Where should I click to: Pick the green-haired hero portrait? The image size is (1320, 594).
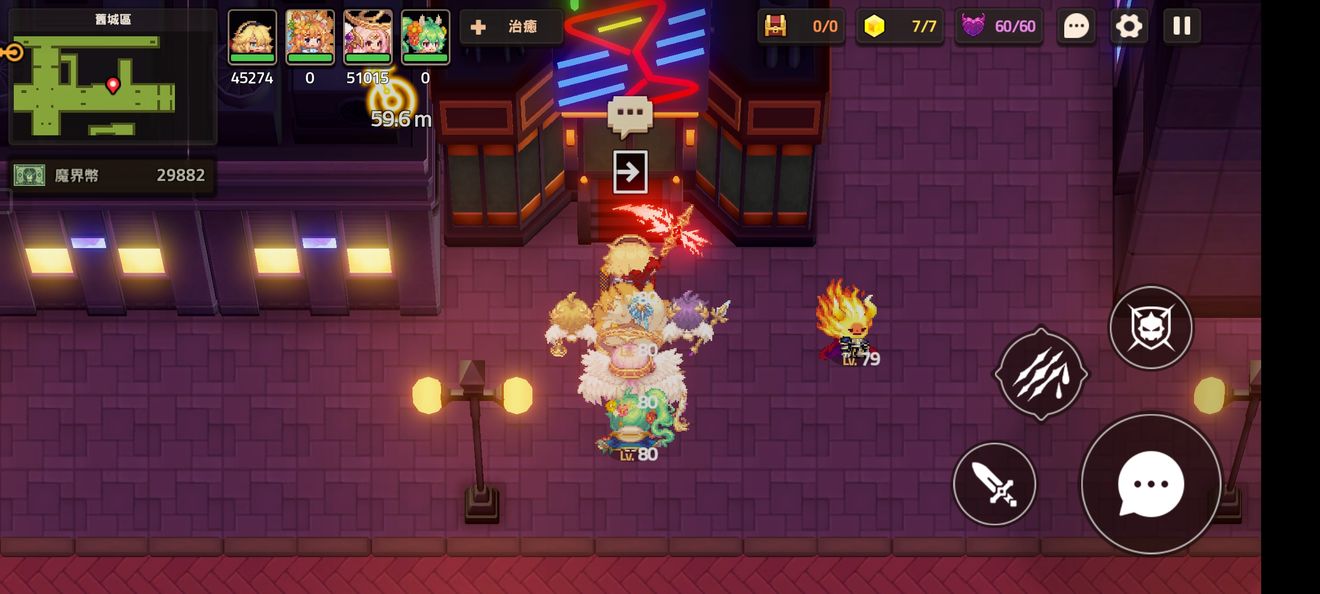tap(425, 37)
